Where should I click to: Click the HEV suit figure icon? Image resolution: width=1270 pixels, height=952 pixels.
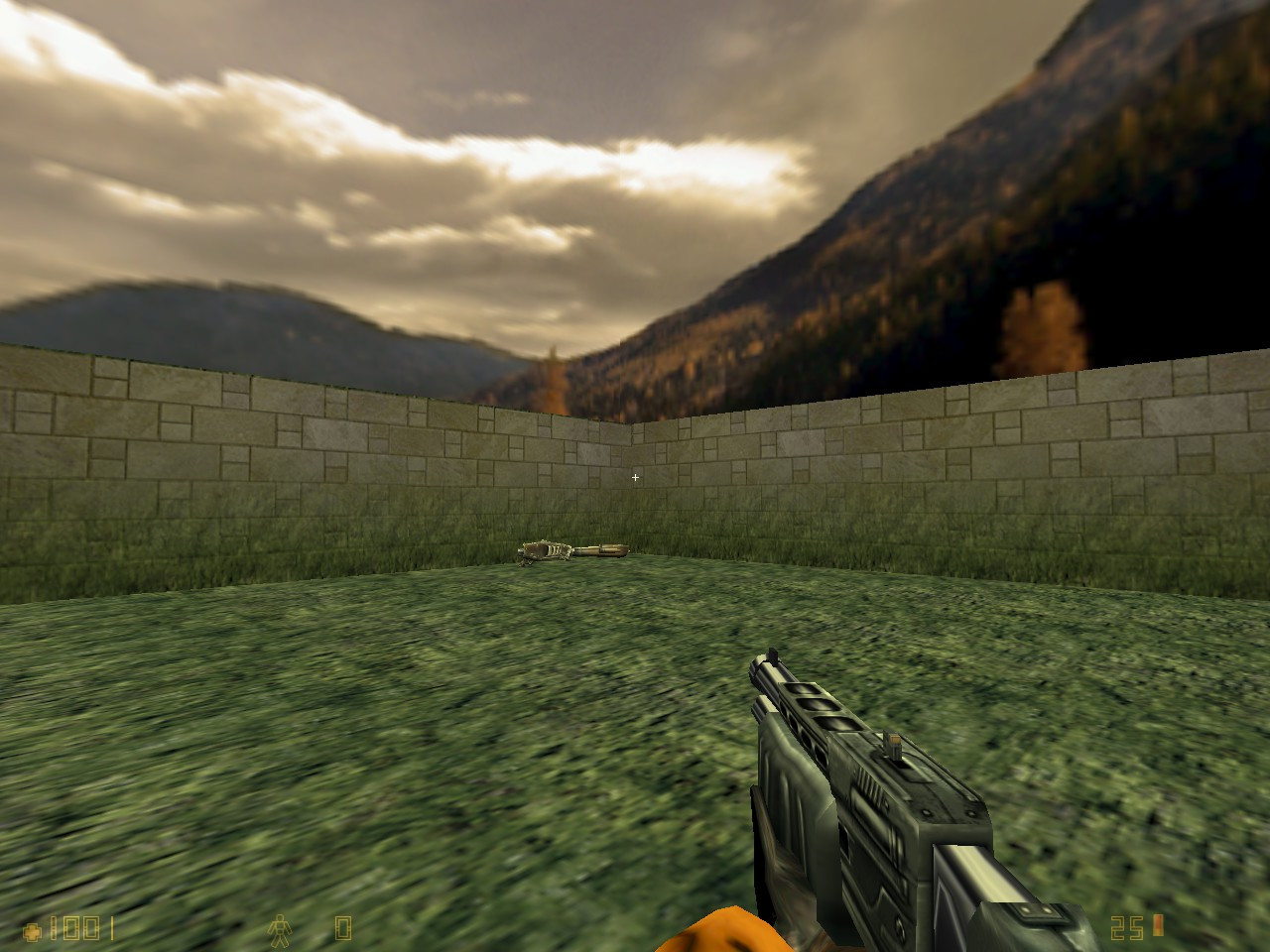pyautogui.click(x=281, y=928)
